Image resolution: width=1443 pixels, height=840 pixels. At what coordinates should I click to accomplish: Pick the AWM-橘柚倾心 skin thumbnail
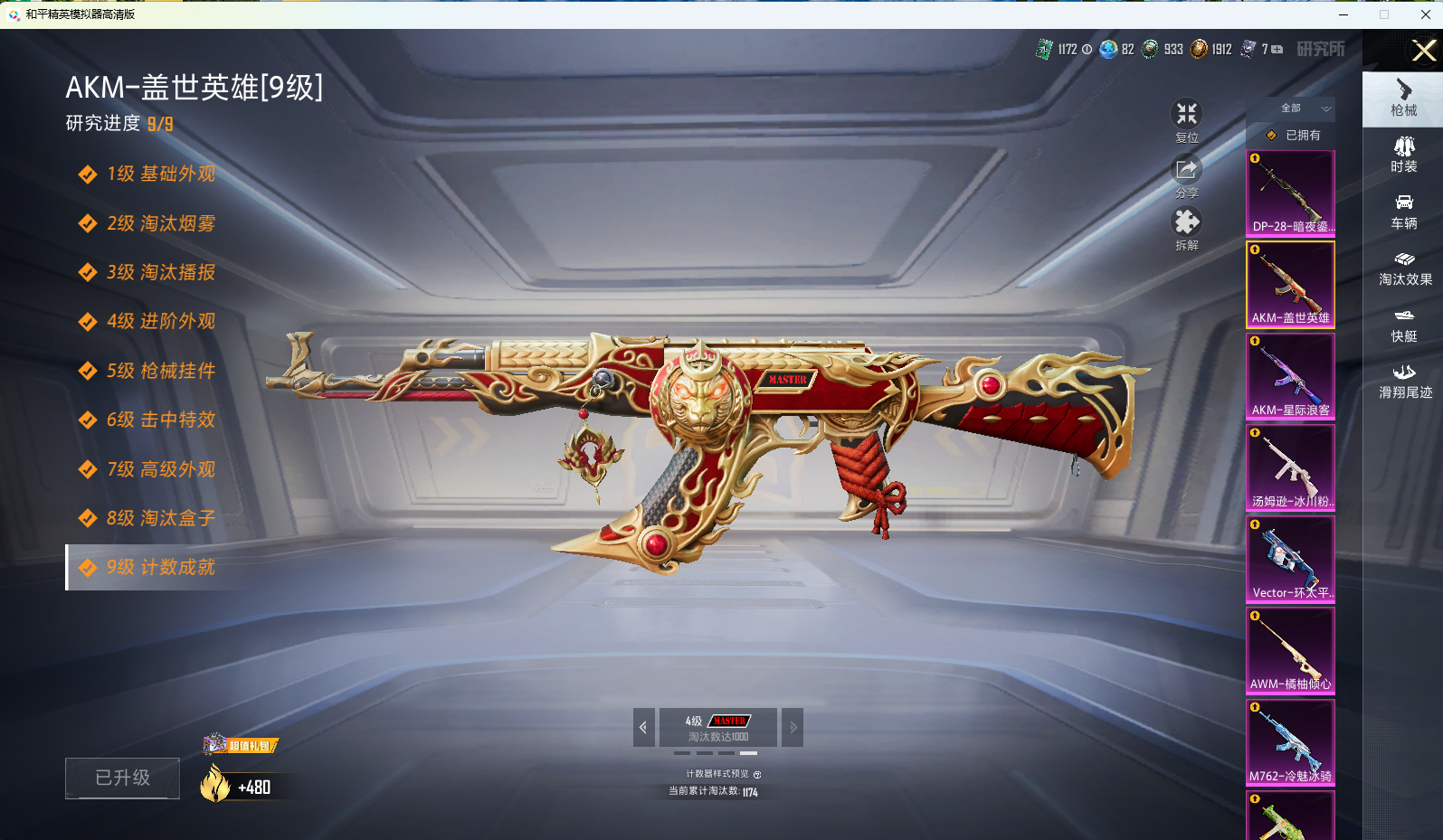pyautogui.click(x=1290, y=650)
